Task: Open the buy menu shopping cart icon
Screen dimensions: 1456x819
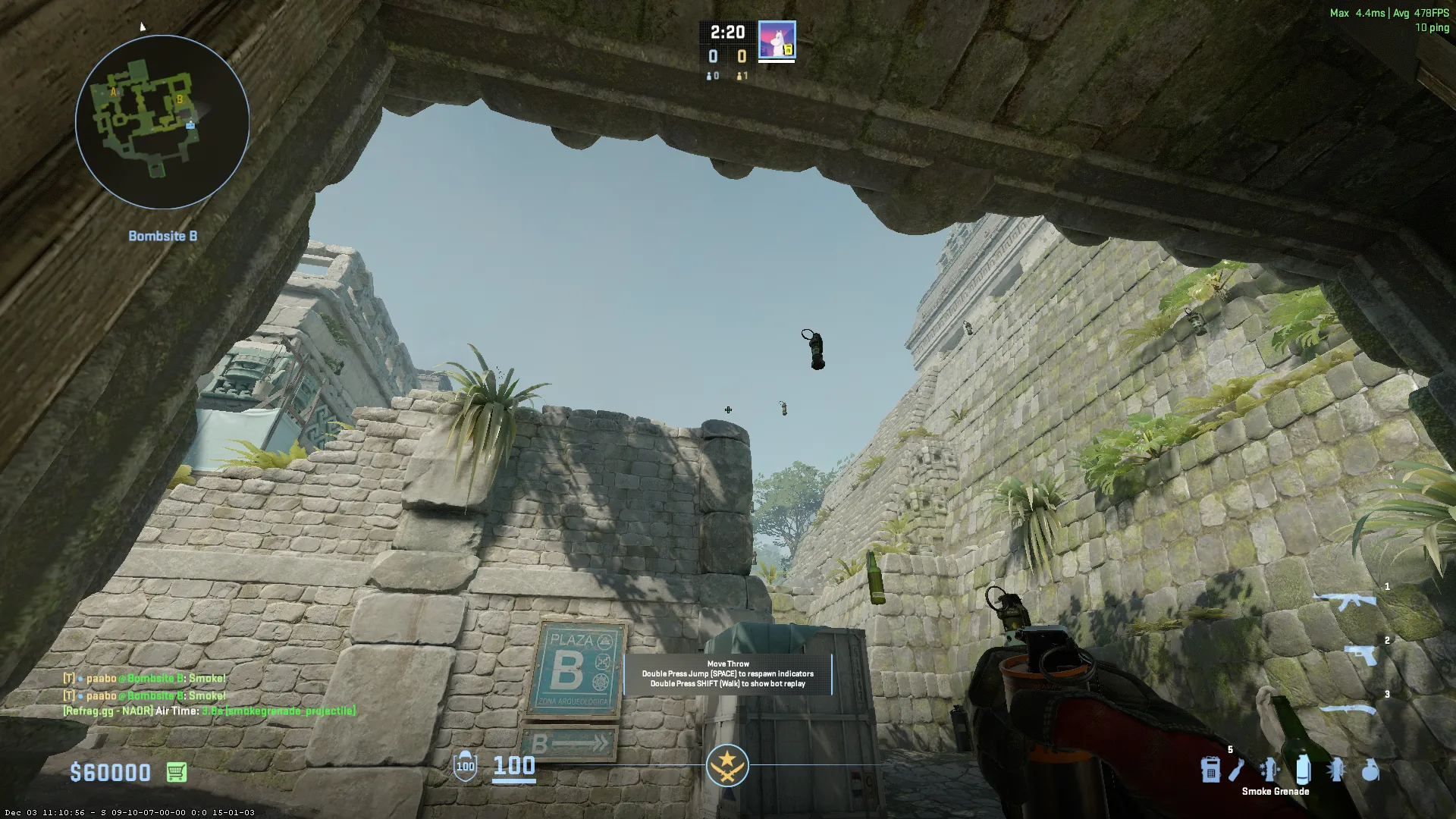Action: click(176, 772)
